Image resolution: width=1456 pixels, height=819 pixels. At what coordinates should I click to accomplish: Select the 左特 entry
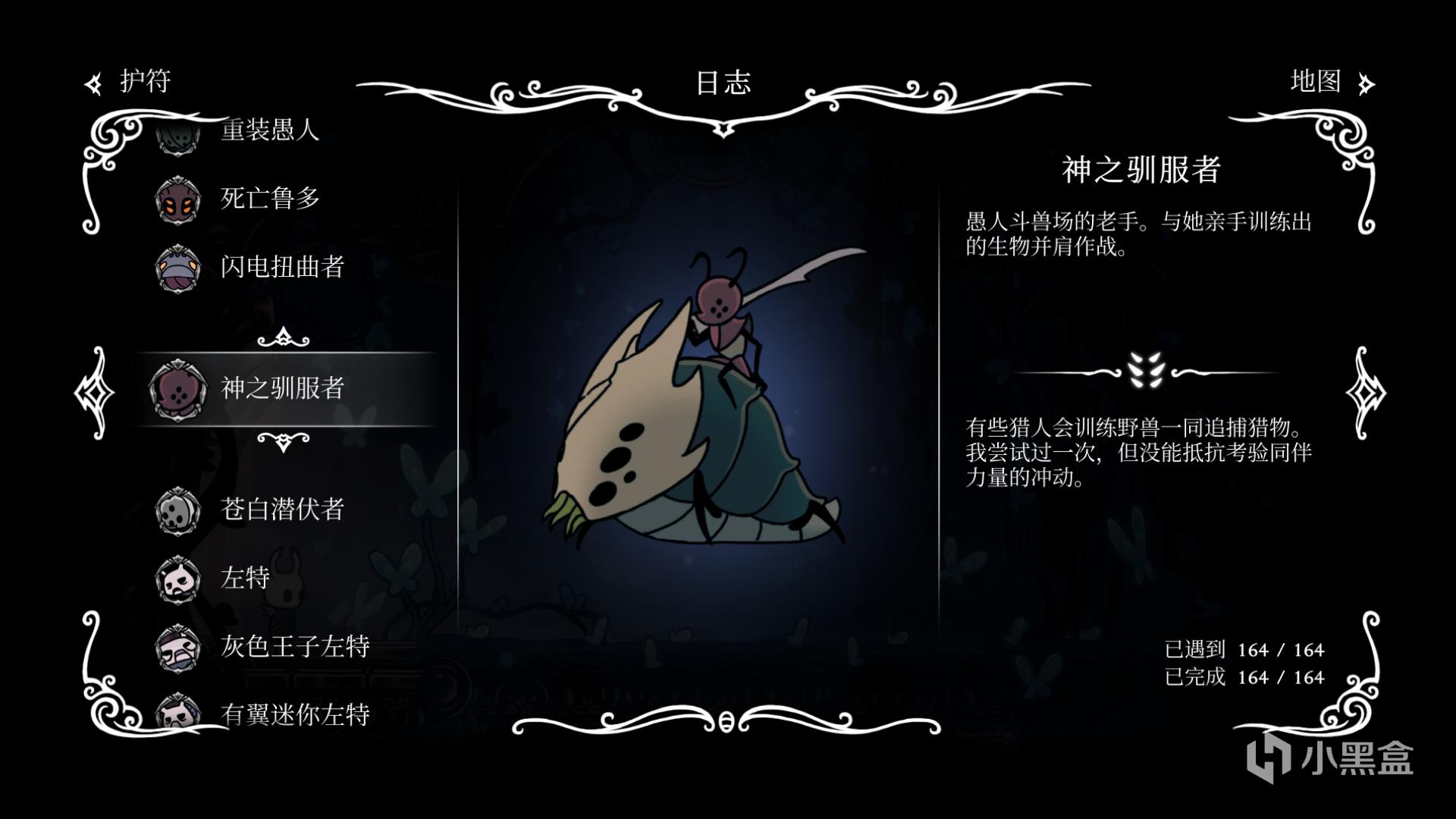[x=245, y=578]
